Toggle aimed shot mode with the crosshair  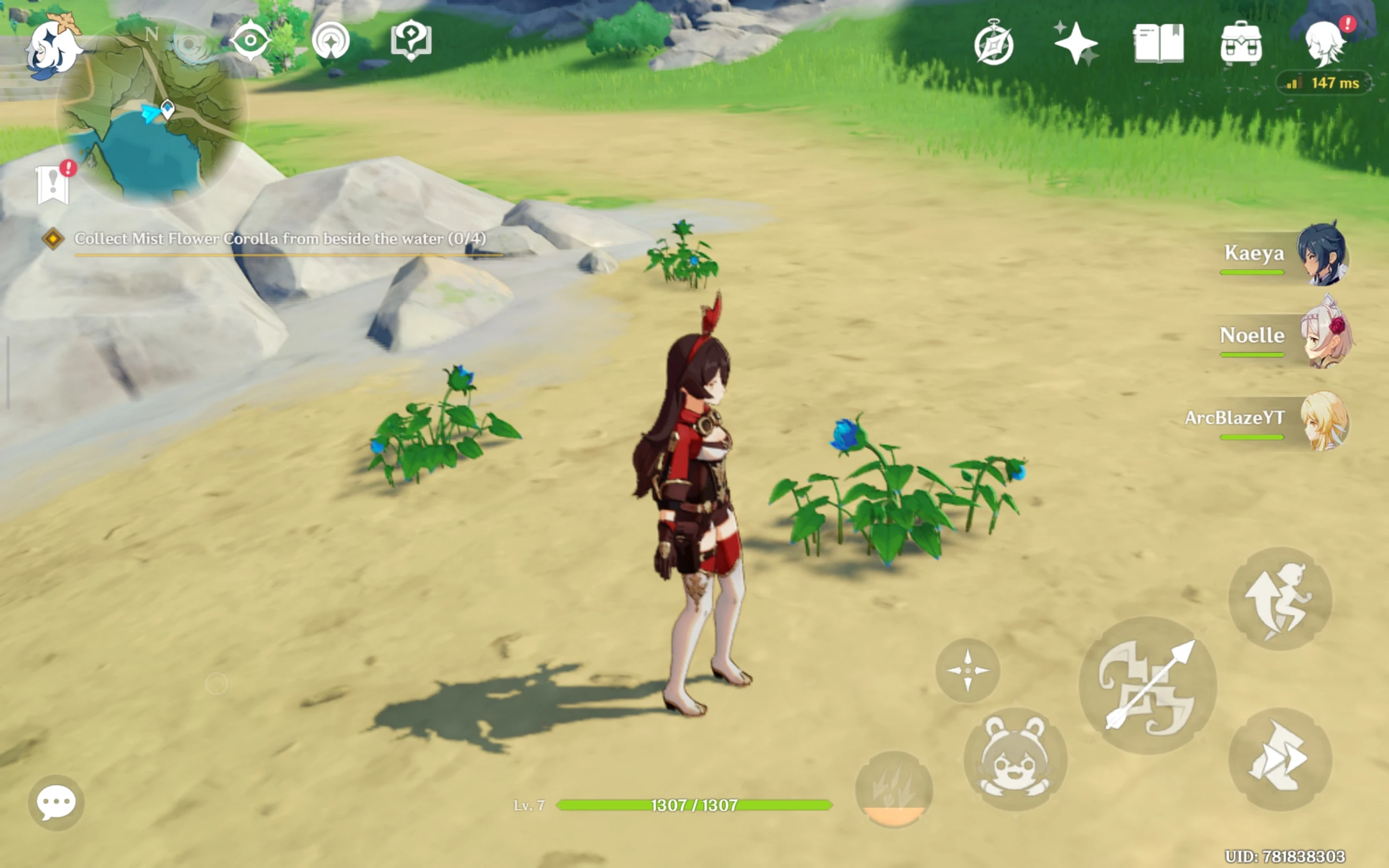click(970, 669)
